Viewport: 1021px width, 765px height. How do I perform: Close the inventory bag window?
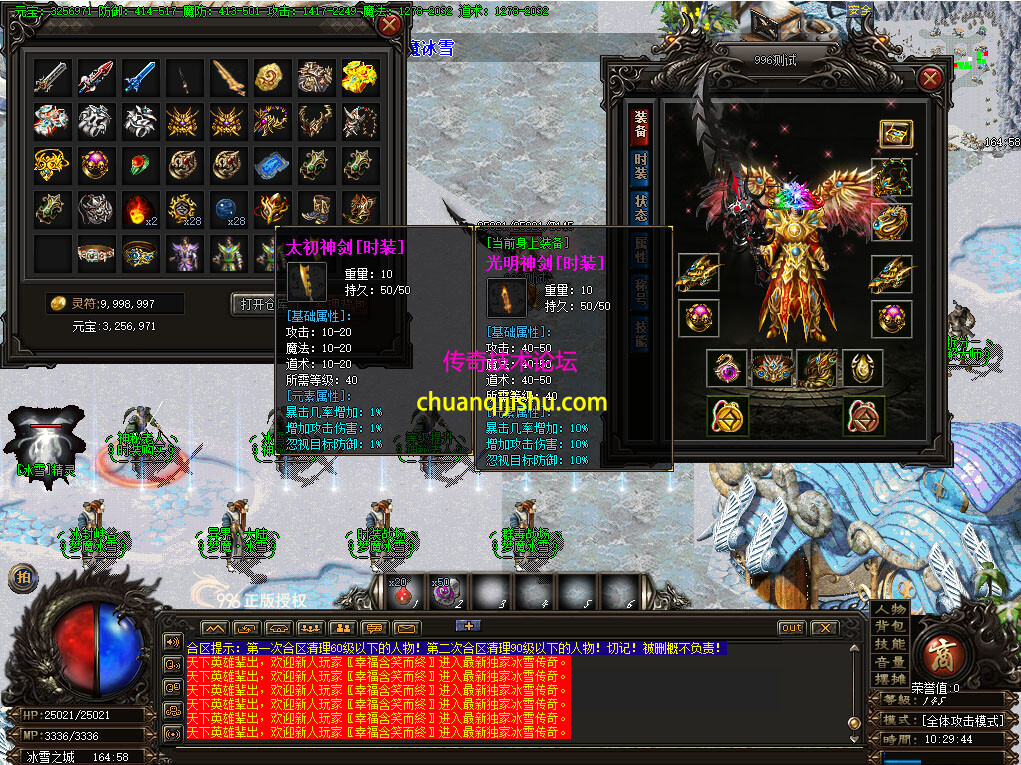click(389, 26)
